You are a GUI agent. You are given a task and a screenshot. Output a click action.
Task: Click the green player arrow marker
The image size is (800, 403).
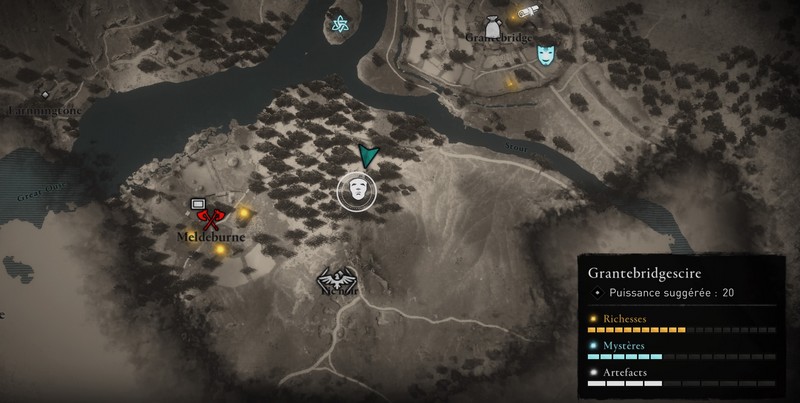pyautogui.click(x=368, y=155)
